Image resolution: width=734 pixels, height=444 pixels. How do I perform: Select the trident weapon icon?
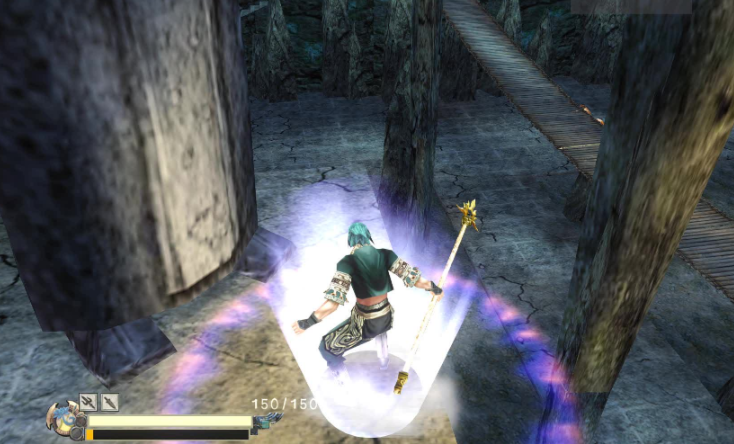[x=88, y=402]
